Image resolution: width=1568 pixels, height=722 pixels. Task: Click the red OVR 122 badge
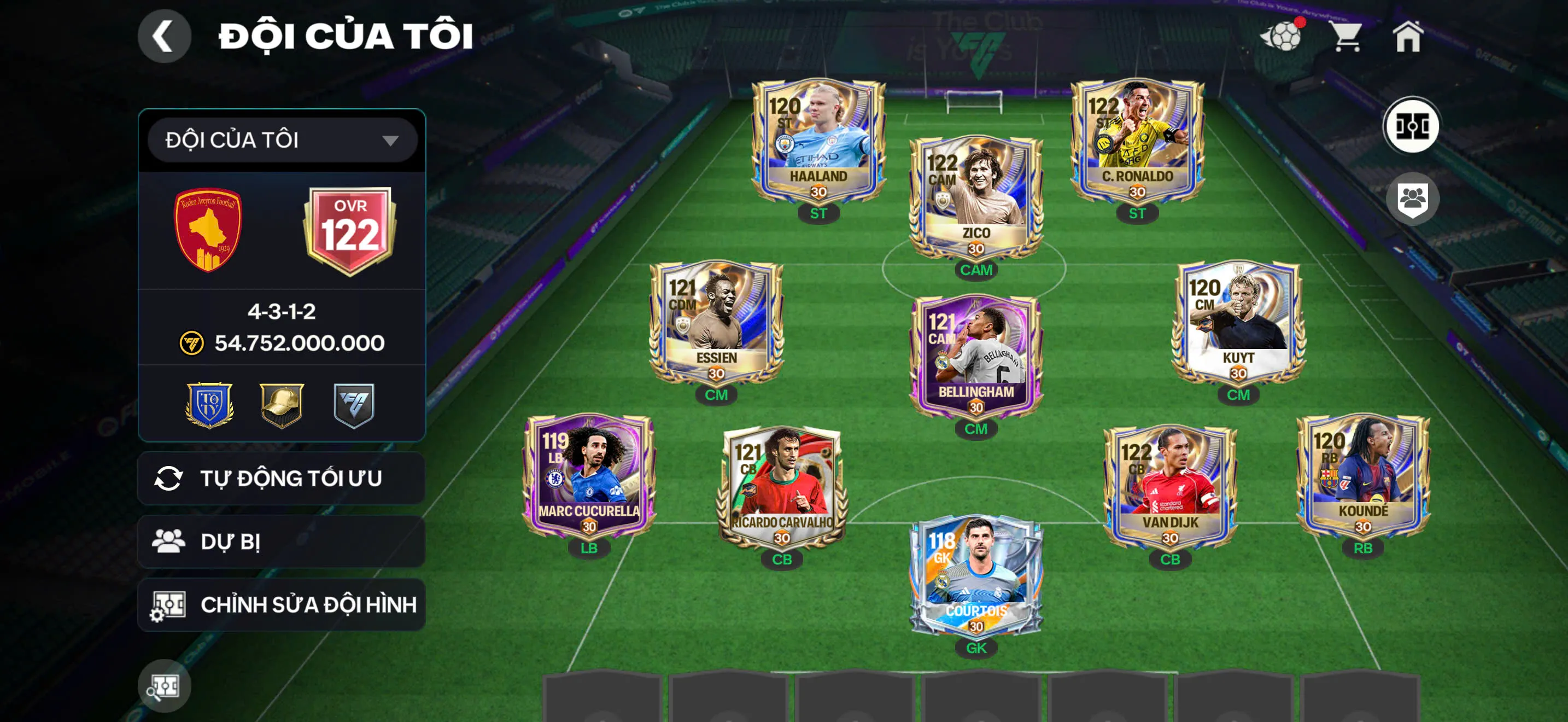tap(350, 230)
